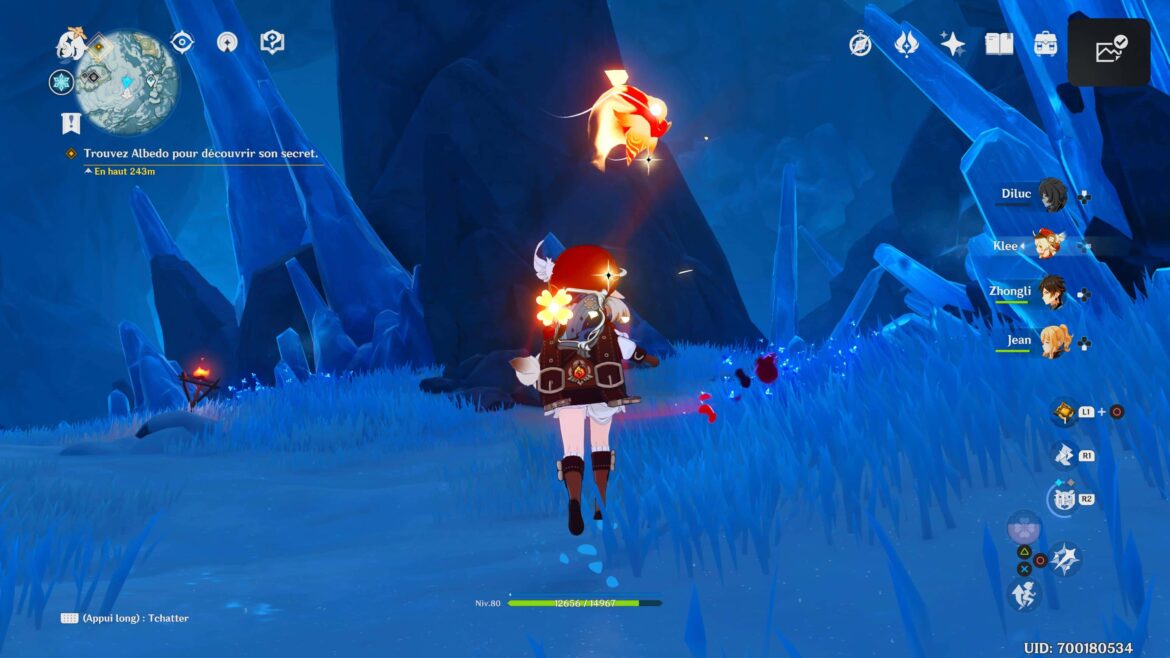1170x658 pixels.
Task: Use the yellow gadget item icon
Action: [x=1063, y=412]
